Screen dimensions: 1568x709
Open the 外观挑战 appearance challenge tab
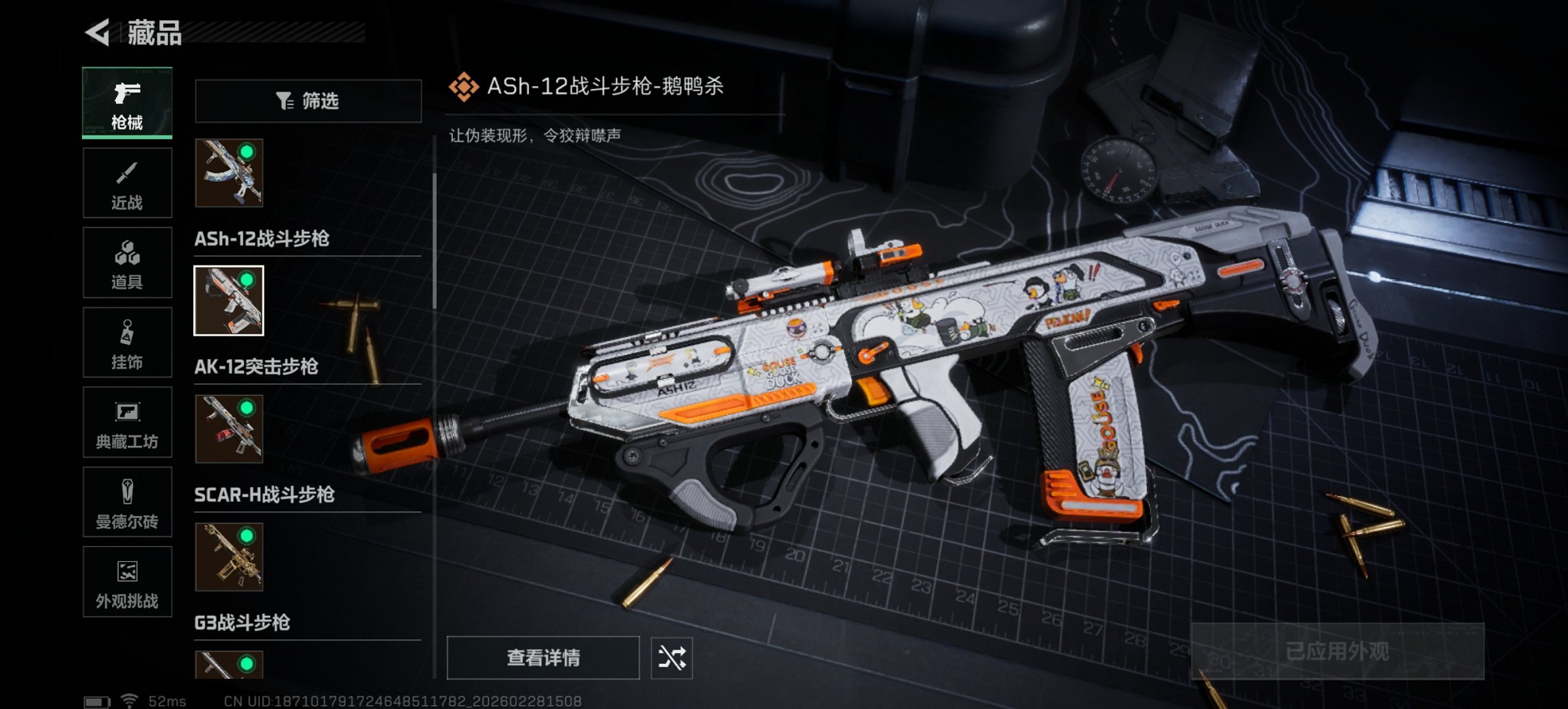click(x=127, y=582)
